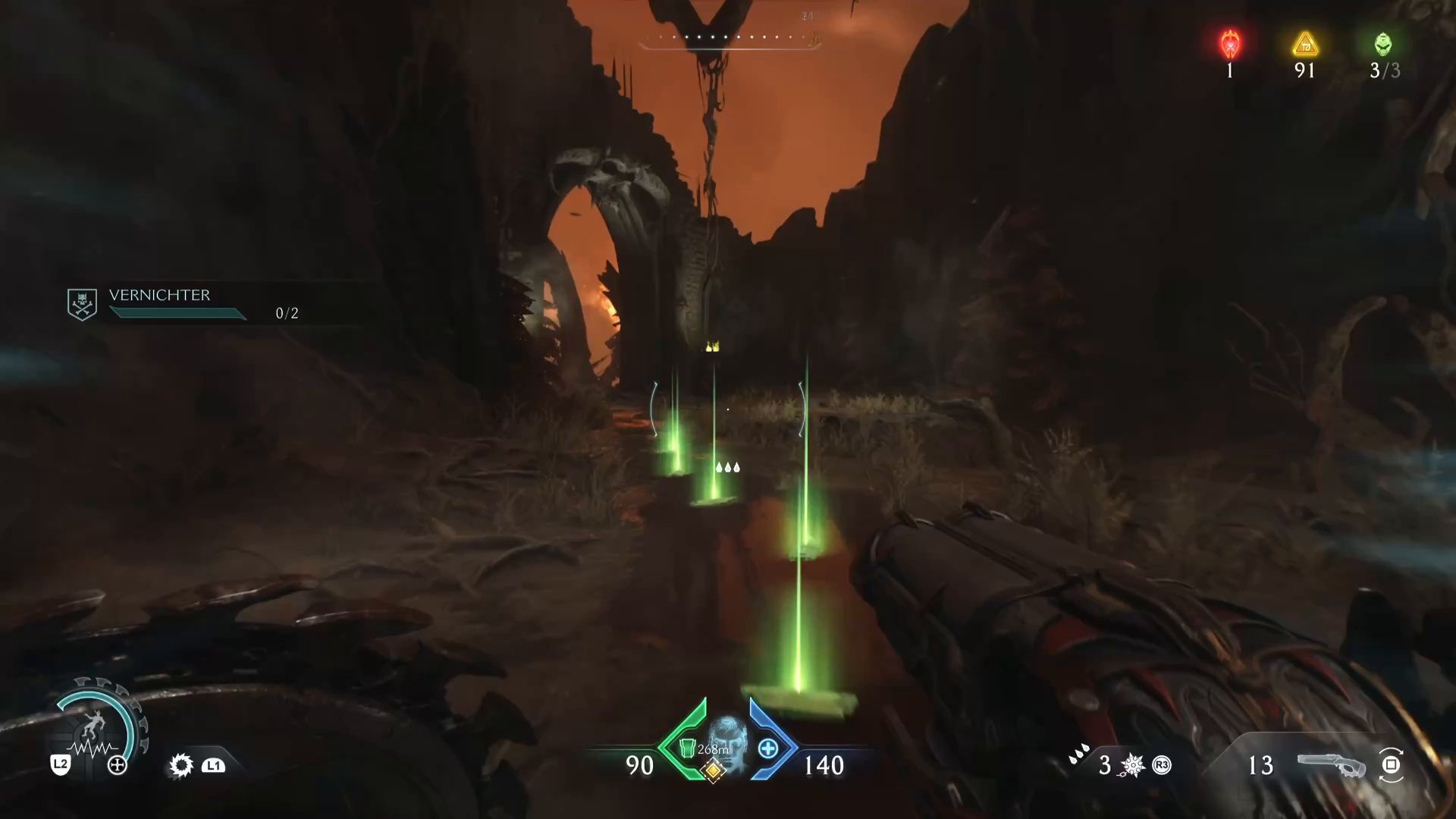This screenshot has height=819, width=1456.
Task: Click the weapon swap cycle icon
Action: 1392,764
